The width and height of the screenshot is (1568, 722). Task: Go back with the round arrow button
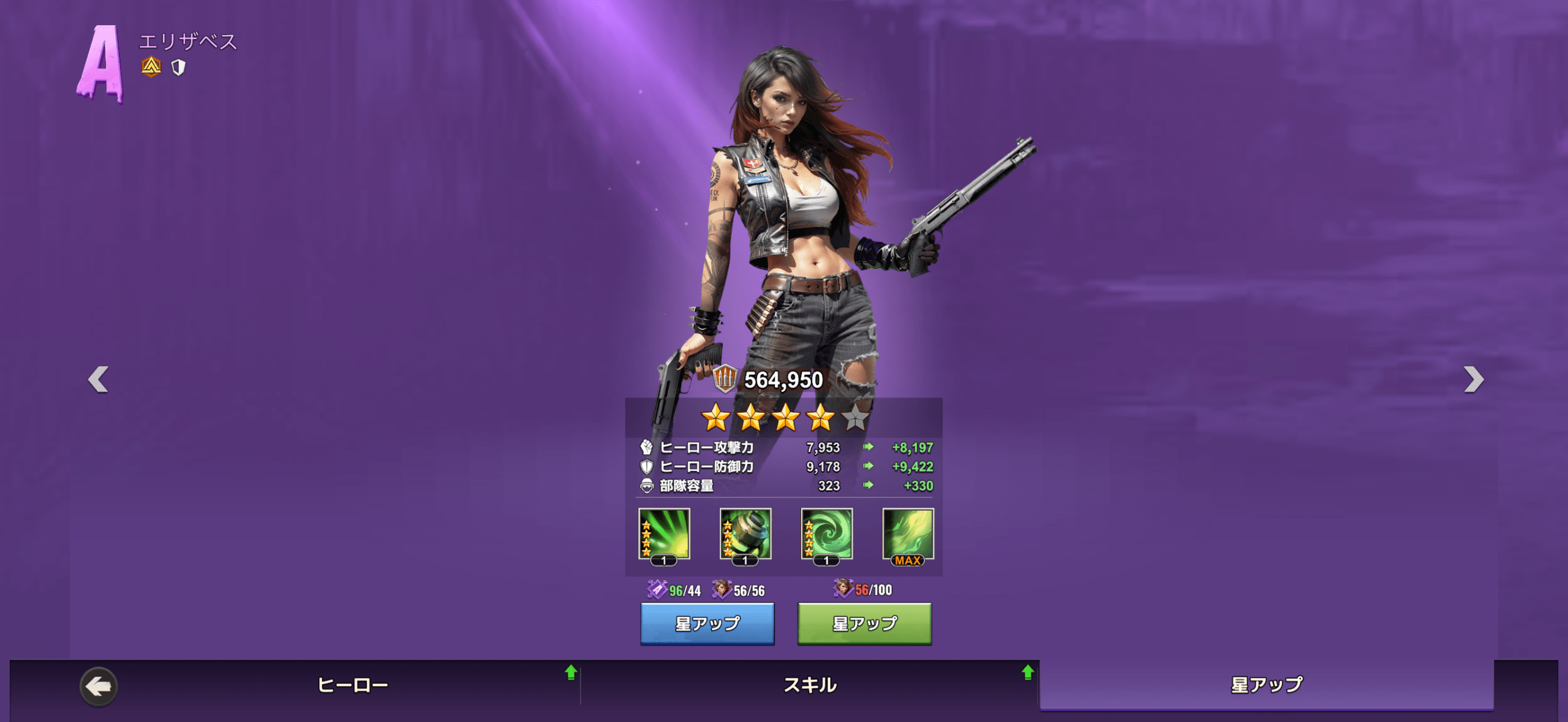98,686
